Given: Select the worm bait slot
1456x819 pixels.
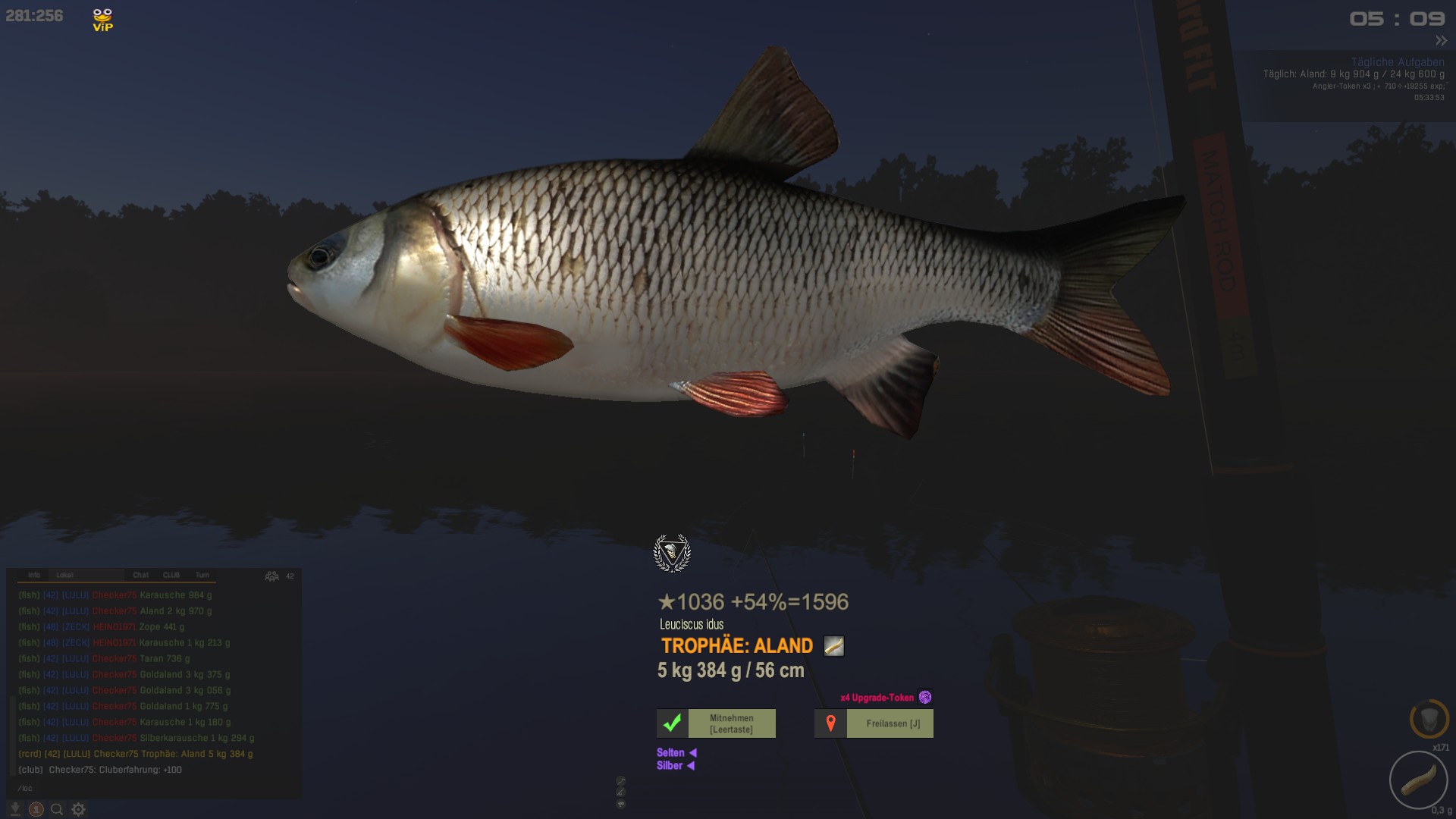Looking at the screenshot, I should point(1418,780).
